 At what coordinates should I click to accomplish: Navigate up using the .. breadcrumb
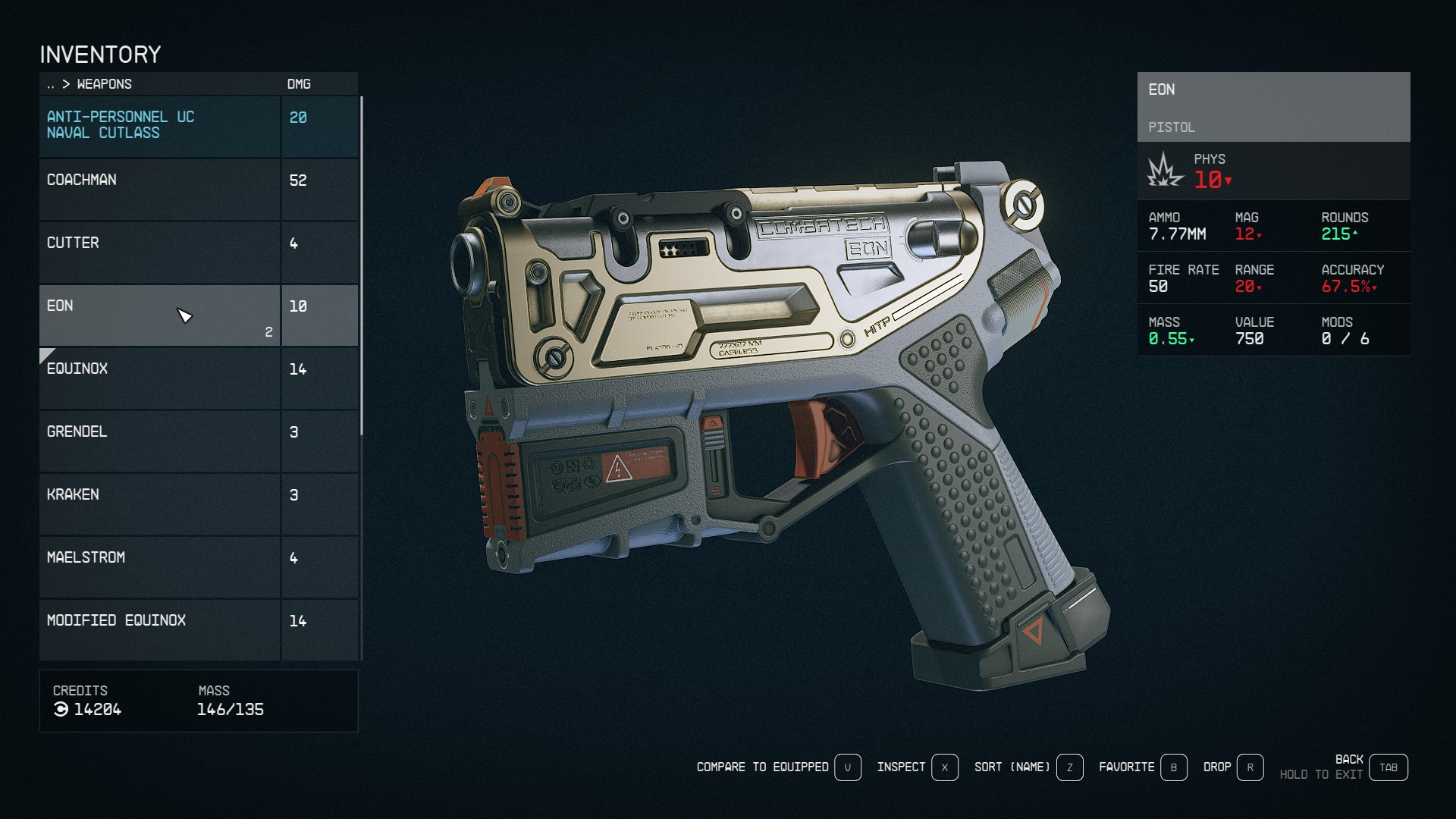[52, 84]
